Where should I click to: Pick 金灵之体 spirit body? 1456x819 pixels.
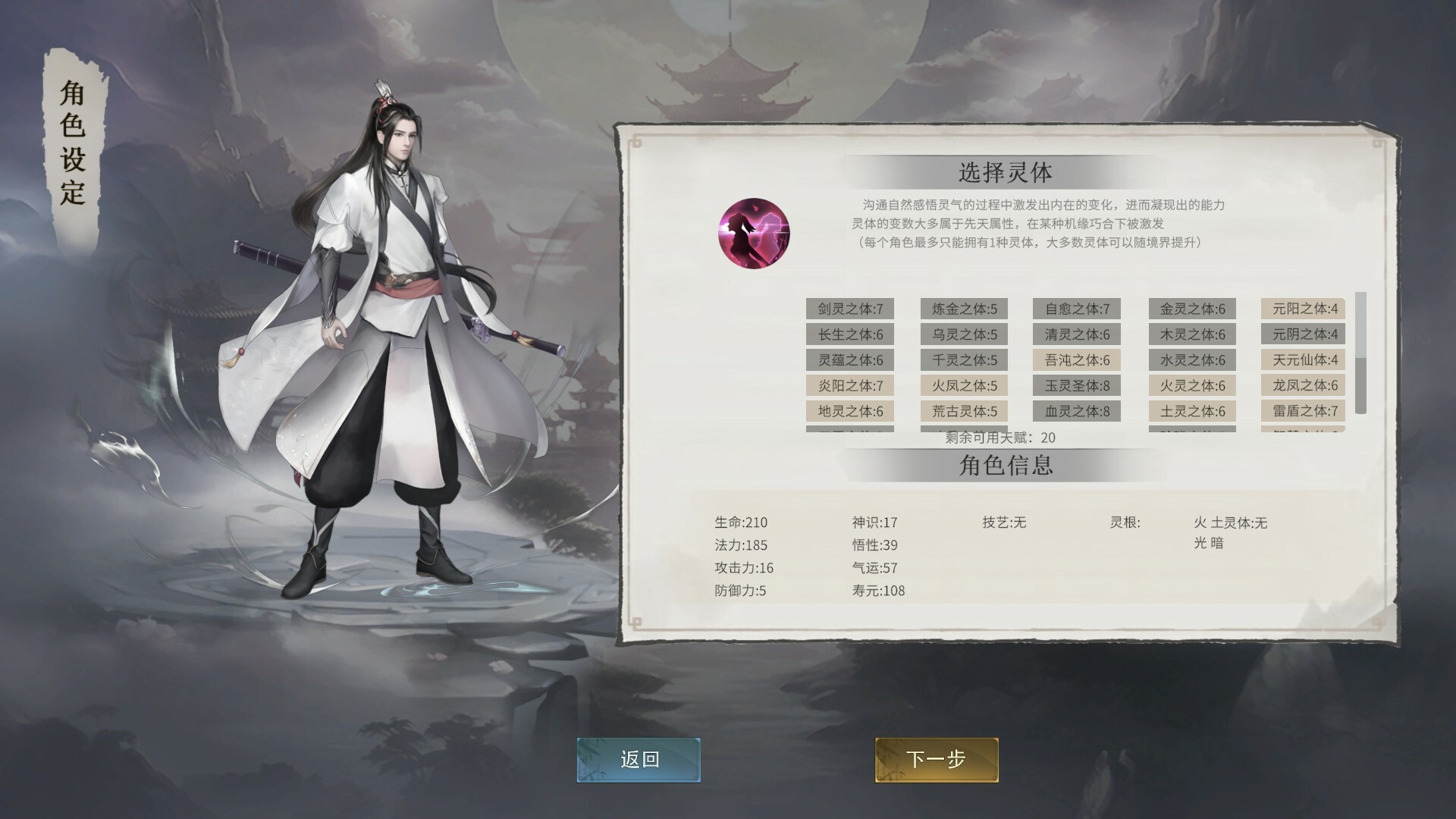[x=1192, y=309]
